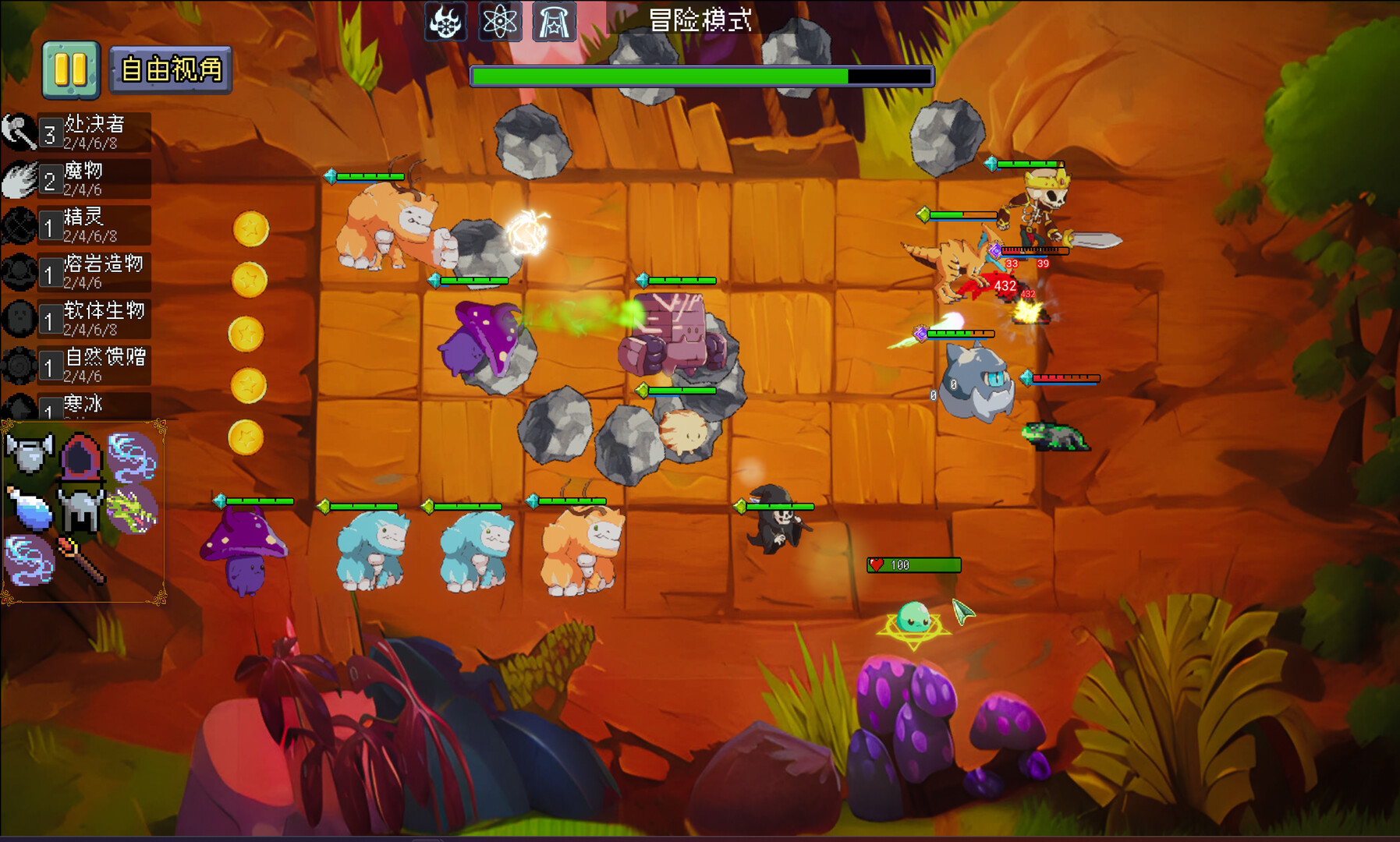Click the 熔岩造物 synergy icon
This screenshot has width=1400, height=842.
pos(17,271)
